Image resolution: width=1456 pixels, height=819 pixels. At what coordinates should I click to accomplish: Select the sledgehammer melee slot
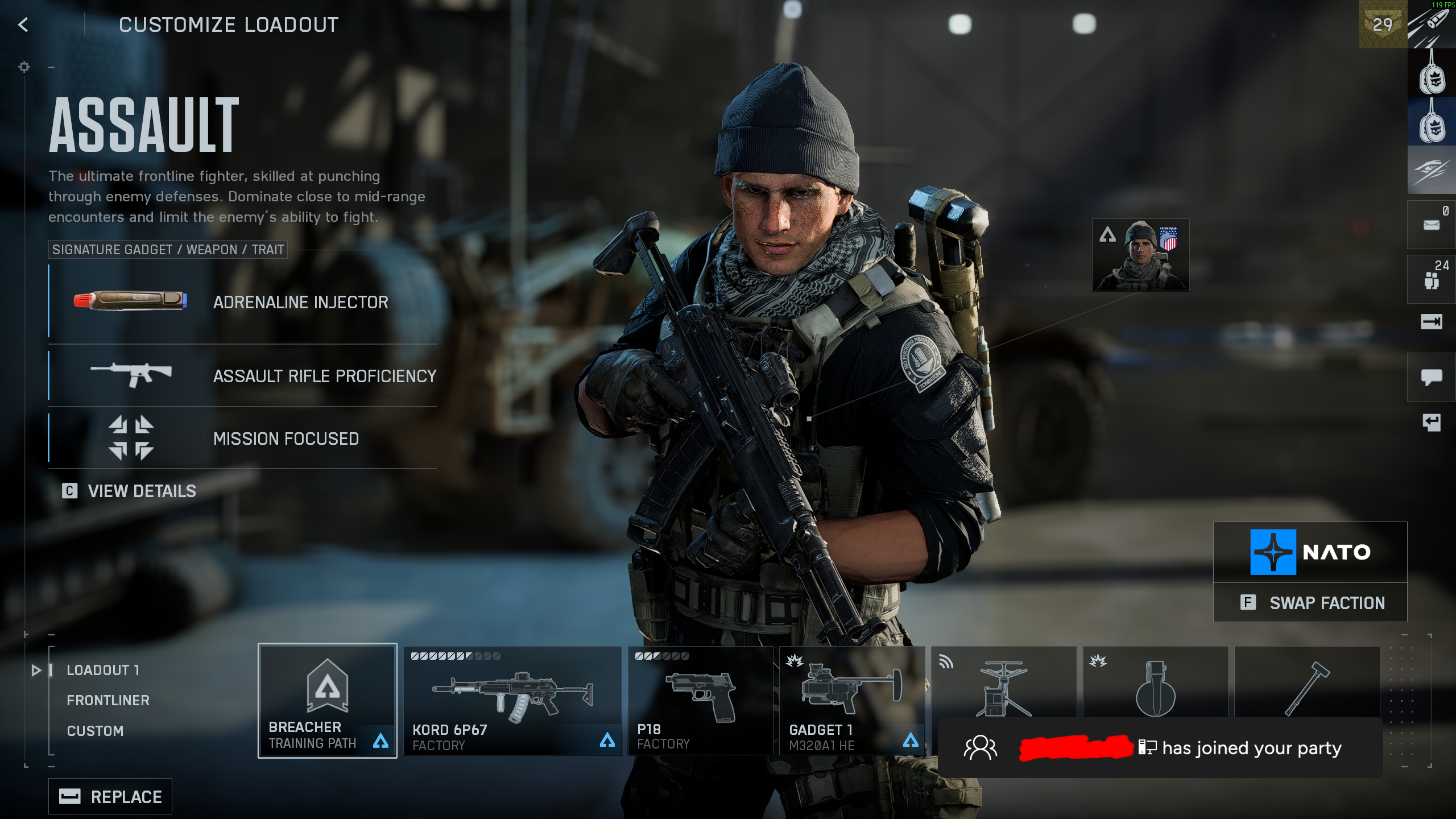(1307, 682)
